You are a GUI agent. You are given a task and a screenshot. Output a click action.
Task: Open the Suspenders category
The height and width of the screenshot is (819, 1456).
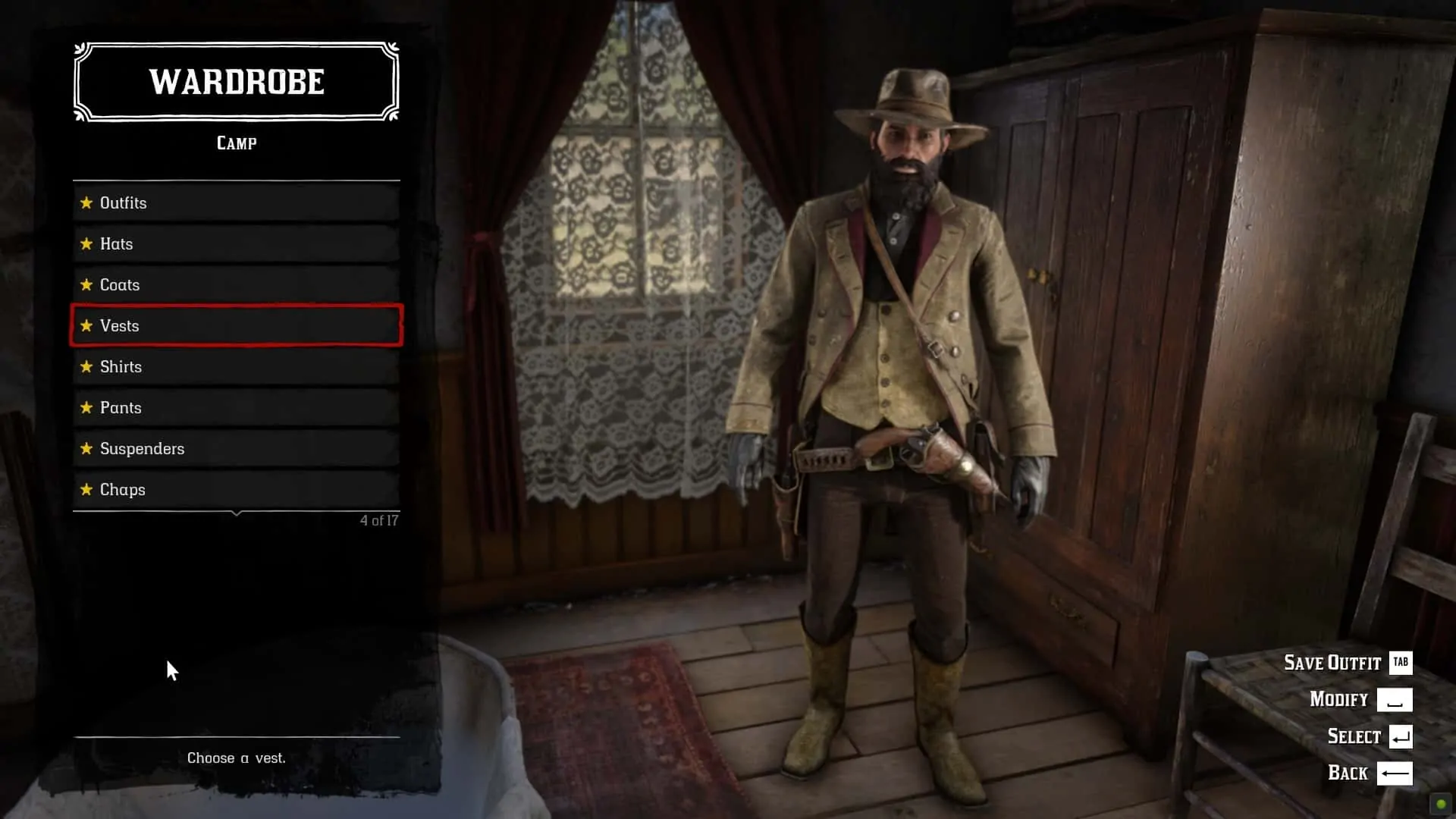(x=236, y=449)
